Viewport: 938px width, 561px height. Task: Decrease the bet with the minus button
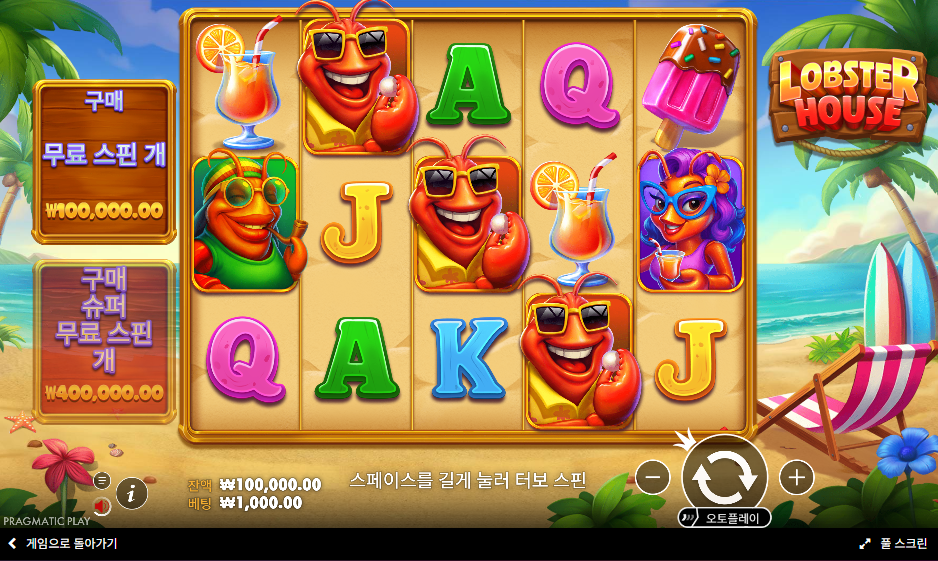(x=652, y=478)
